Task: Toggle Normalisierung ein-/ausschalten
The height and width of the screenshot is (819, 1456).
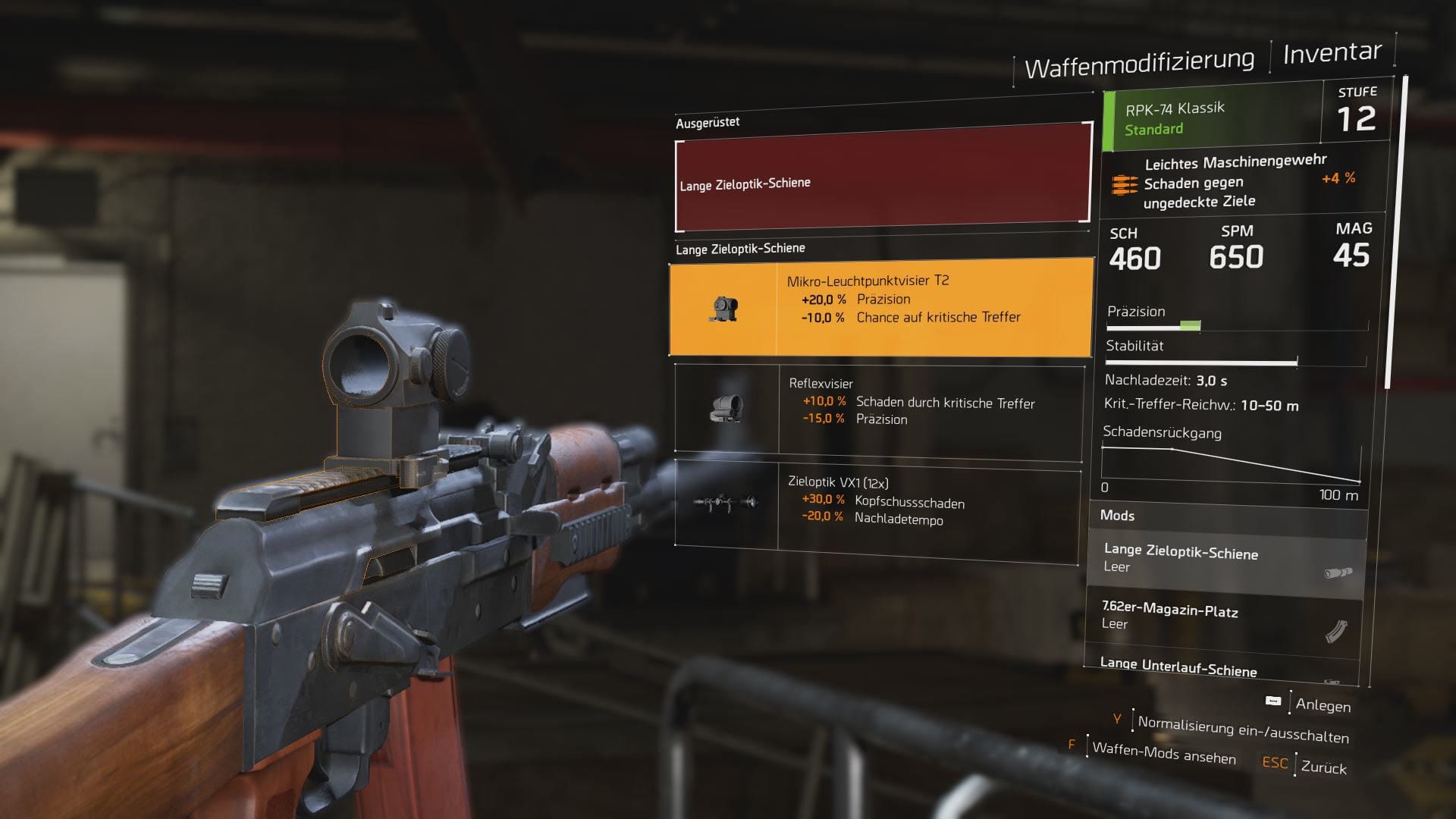Action: point(1243,730)
